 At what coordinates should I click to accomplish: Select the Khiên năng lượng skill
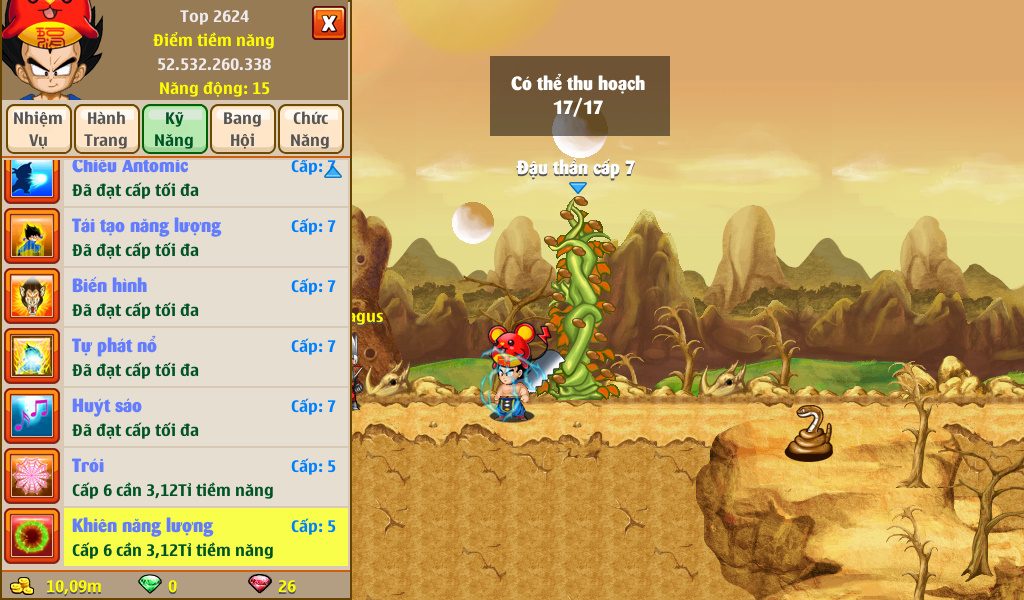[x=205, y=537]
